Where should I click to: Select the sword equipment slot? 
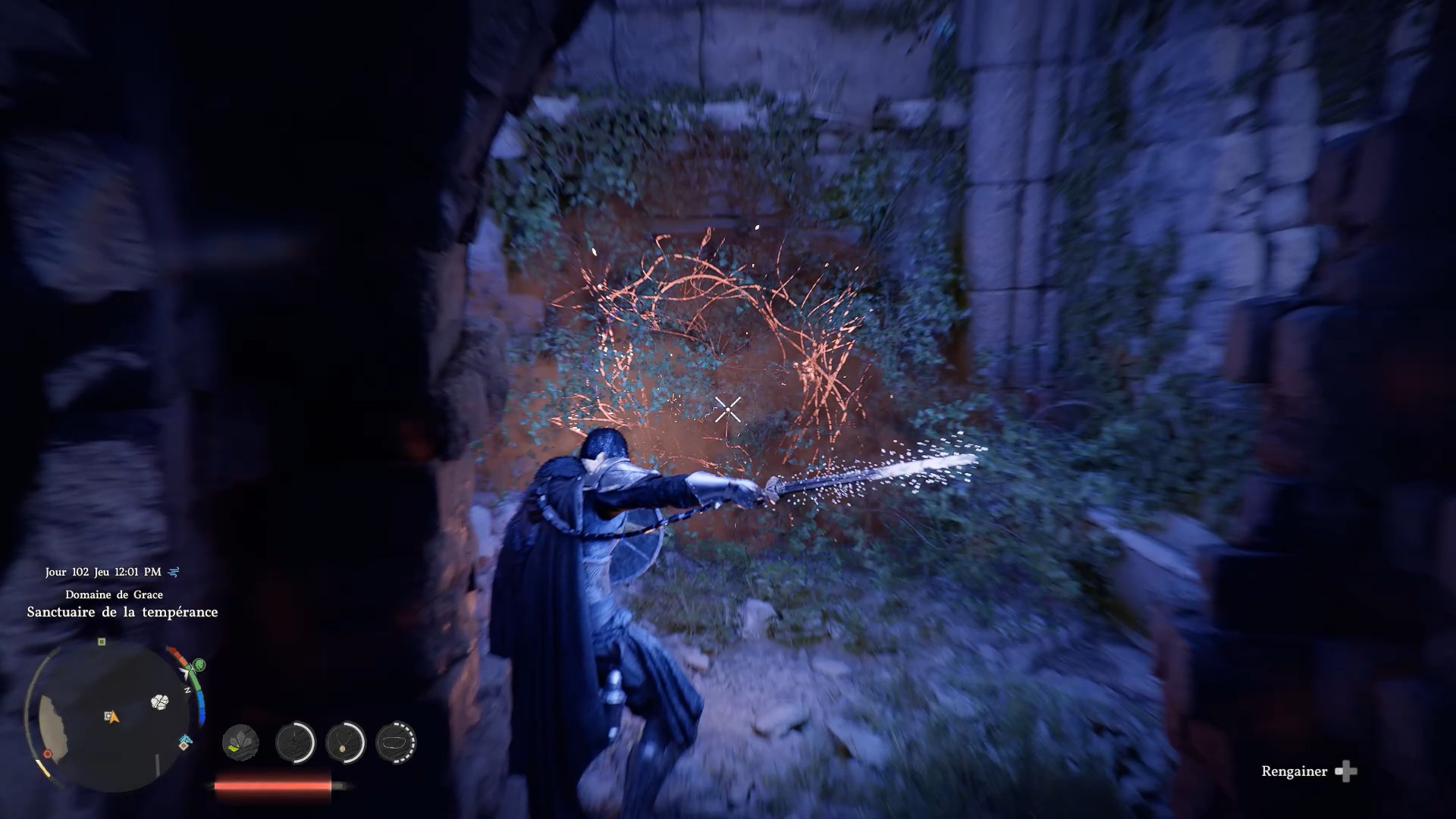click(x=295, y=742)
